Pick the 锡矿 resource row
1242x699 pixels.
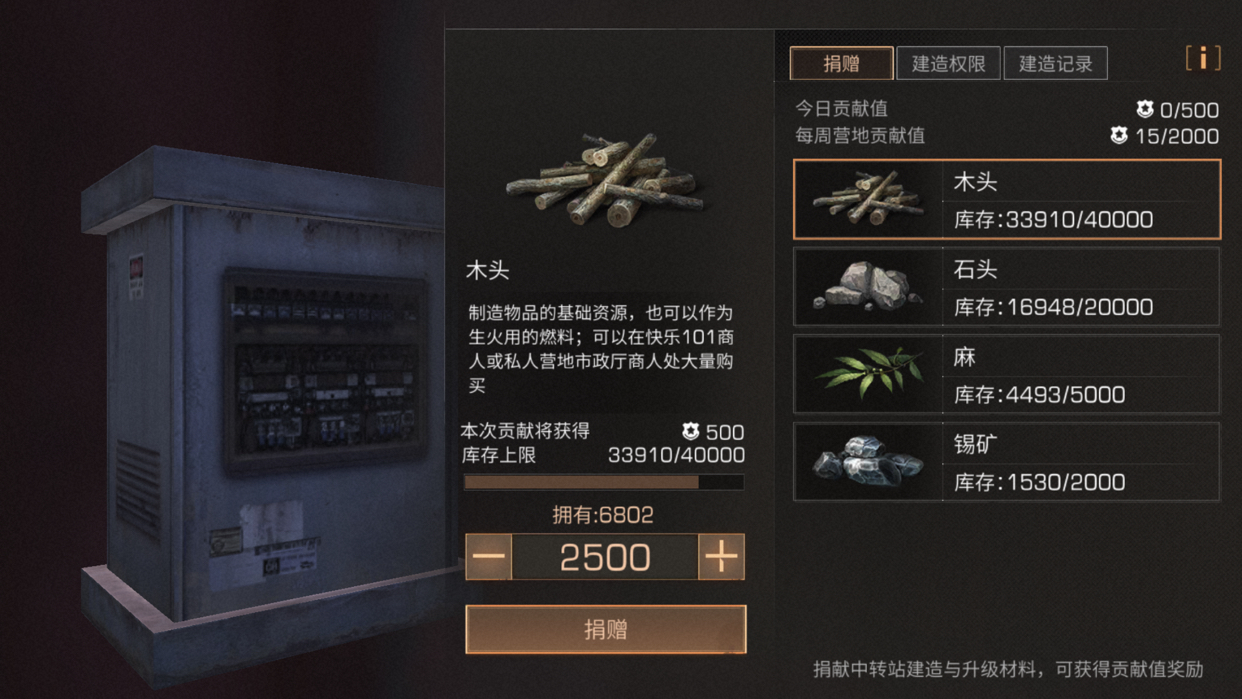click(x=1006, y=461)
